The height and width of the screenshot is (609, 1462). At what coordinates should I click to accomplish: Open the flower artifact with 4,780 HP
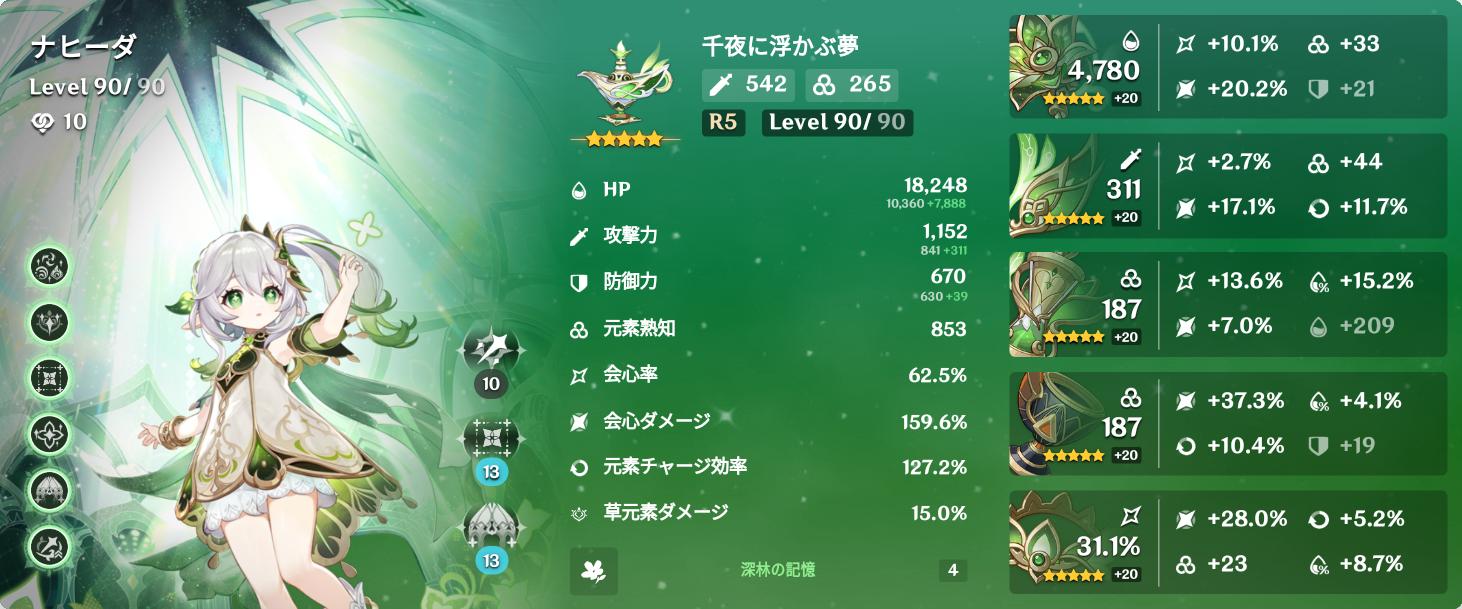point(1060,67)
